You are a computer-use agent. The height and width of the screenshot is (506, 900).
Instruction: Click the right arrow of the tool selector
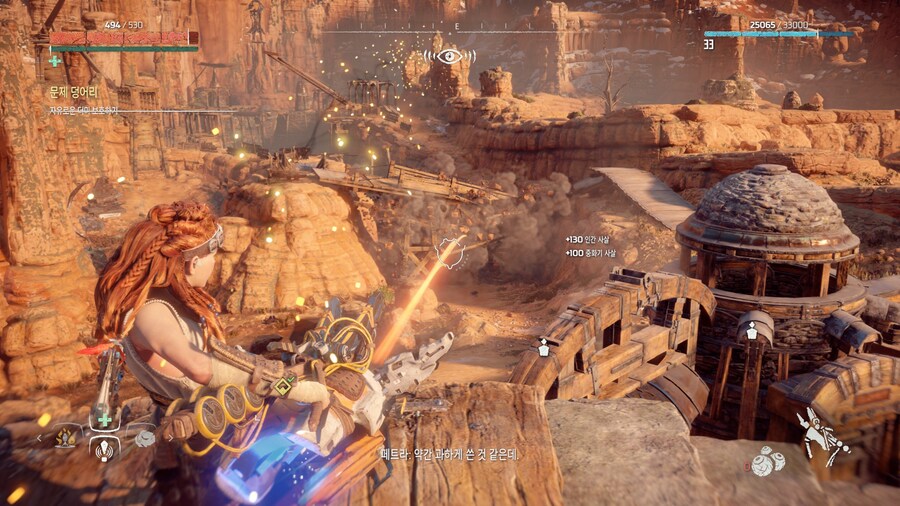(169, 438)
